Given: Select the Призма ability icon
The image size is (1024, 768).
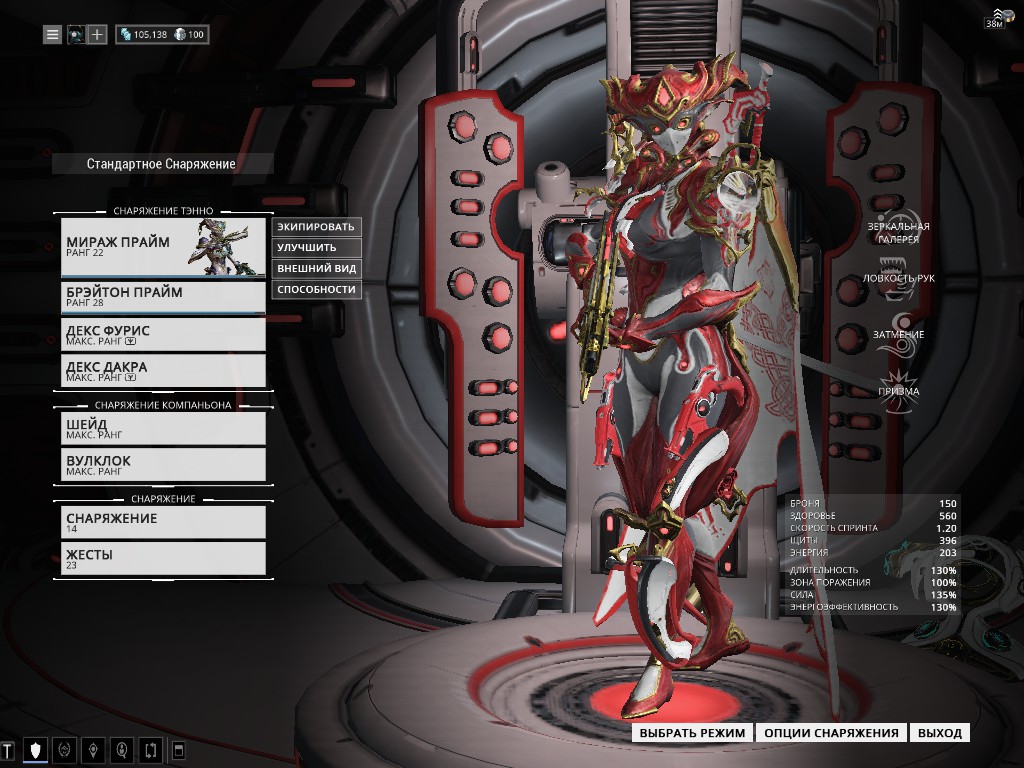Looking at the screenshot, I should point(899,386).
